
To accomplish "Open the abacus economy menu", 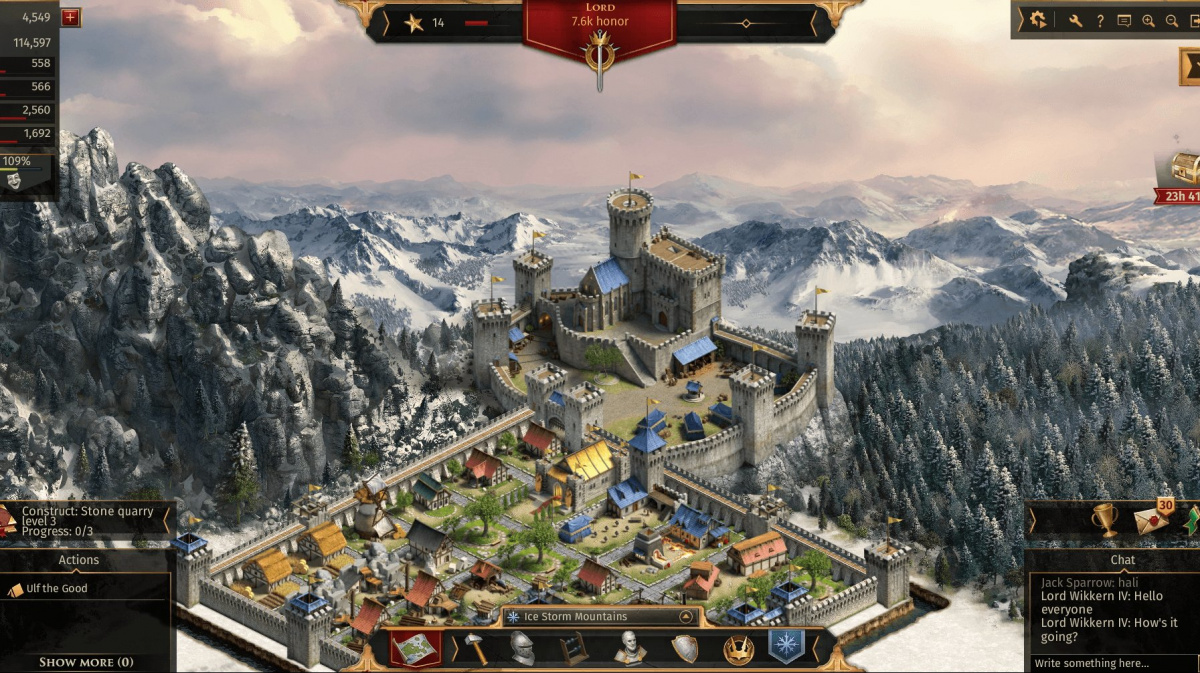I will (x=575, y=648).
